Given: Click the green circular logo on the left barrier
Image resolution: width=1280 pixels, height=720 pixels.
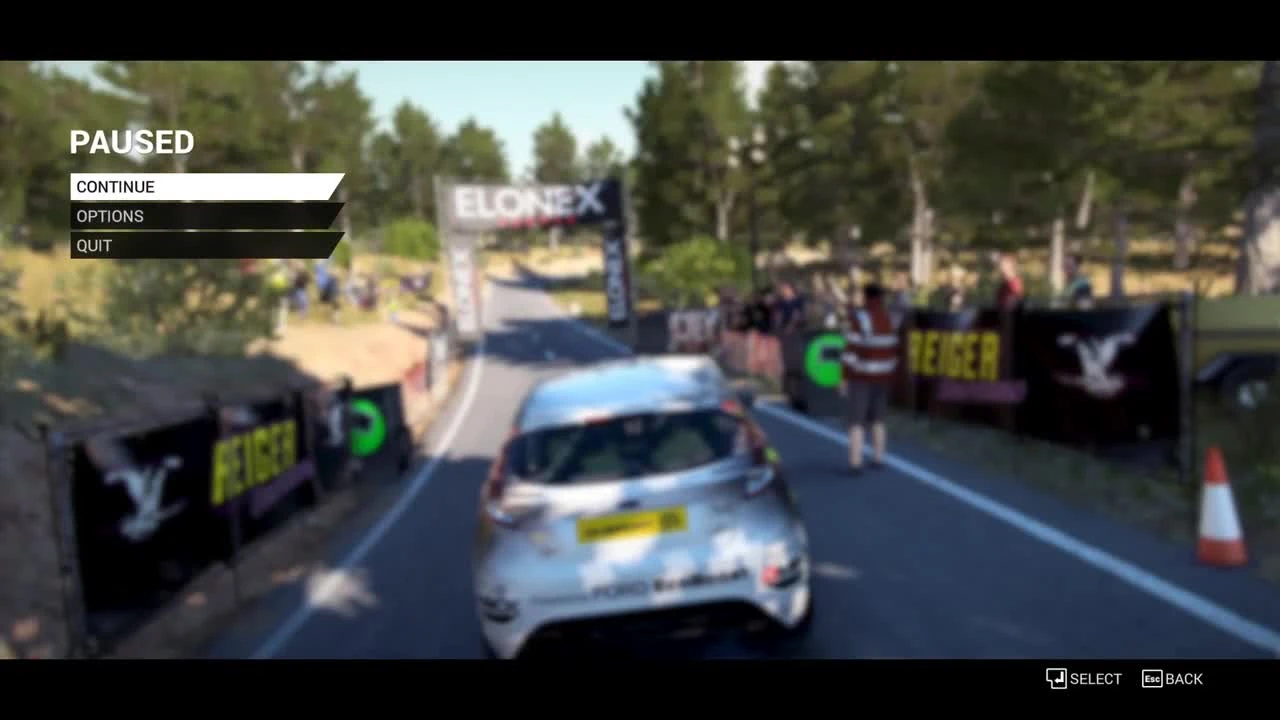Looking at the screenshot, I should (x=369, y=425).
